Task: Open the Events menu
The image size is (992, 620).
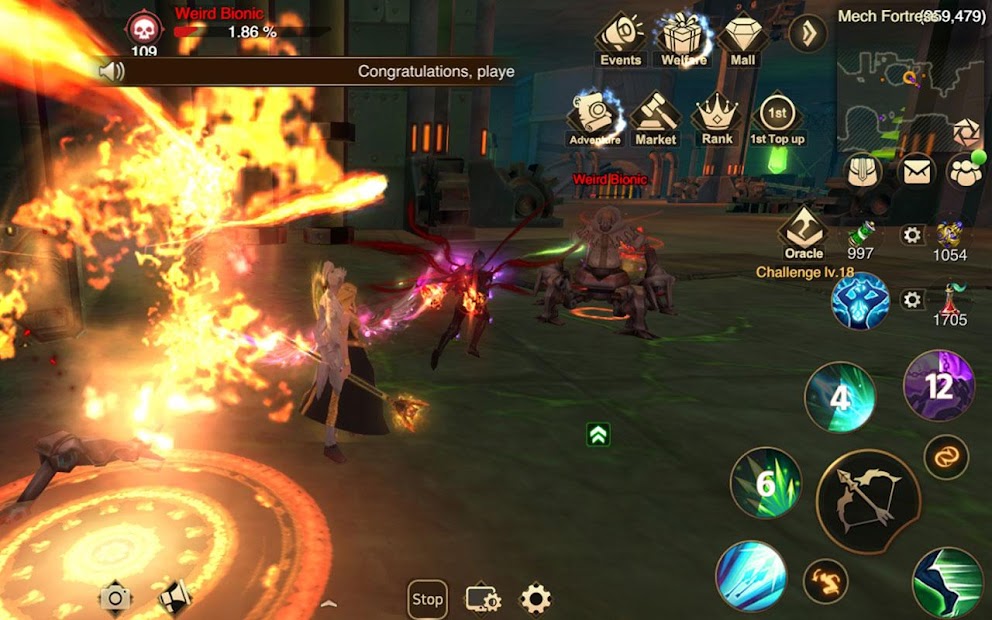Action: point(620,38)
